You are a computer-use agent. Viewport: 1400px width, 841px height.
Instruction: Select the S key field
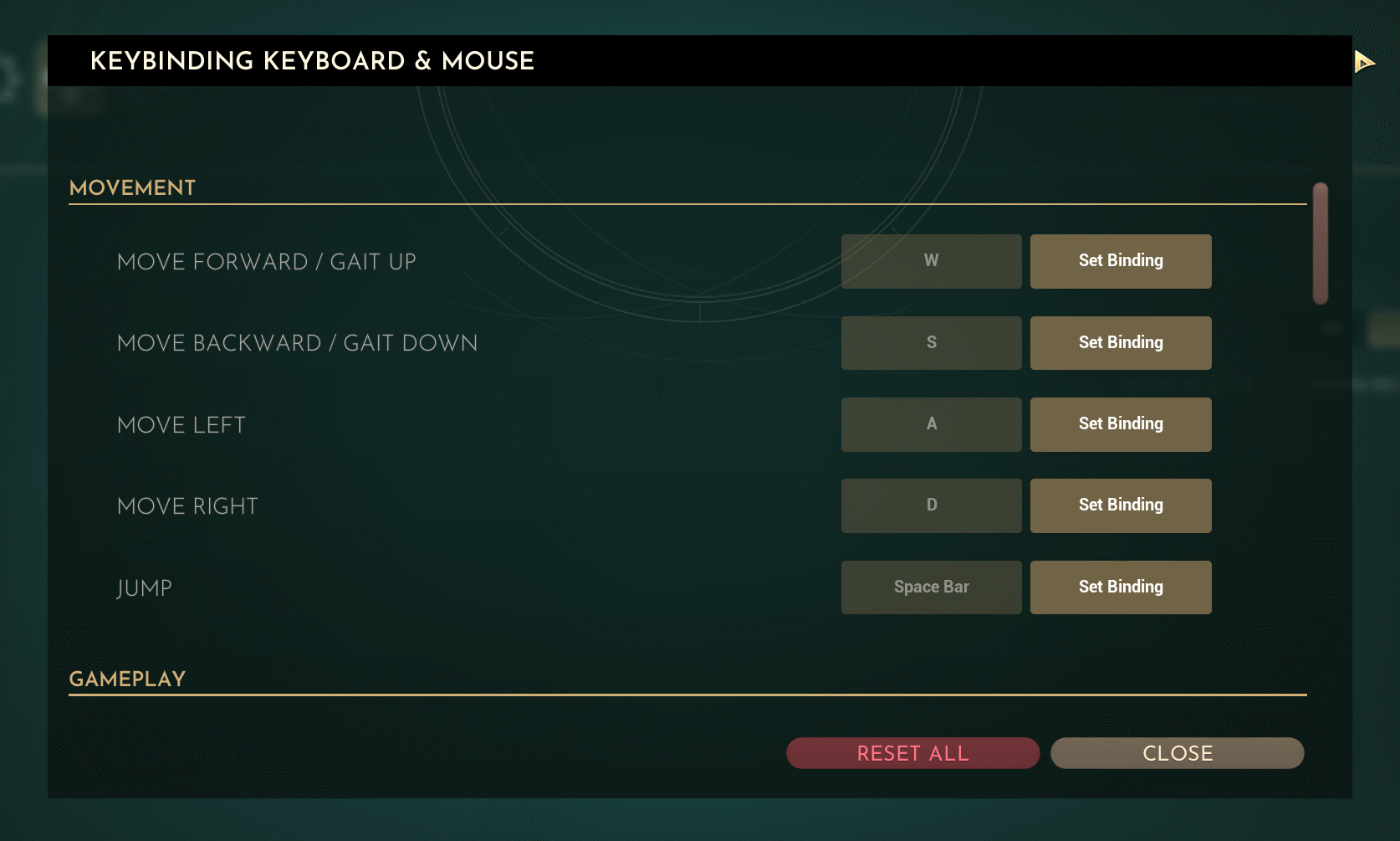coord(931,343)
